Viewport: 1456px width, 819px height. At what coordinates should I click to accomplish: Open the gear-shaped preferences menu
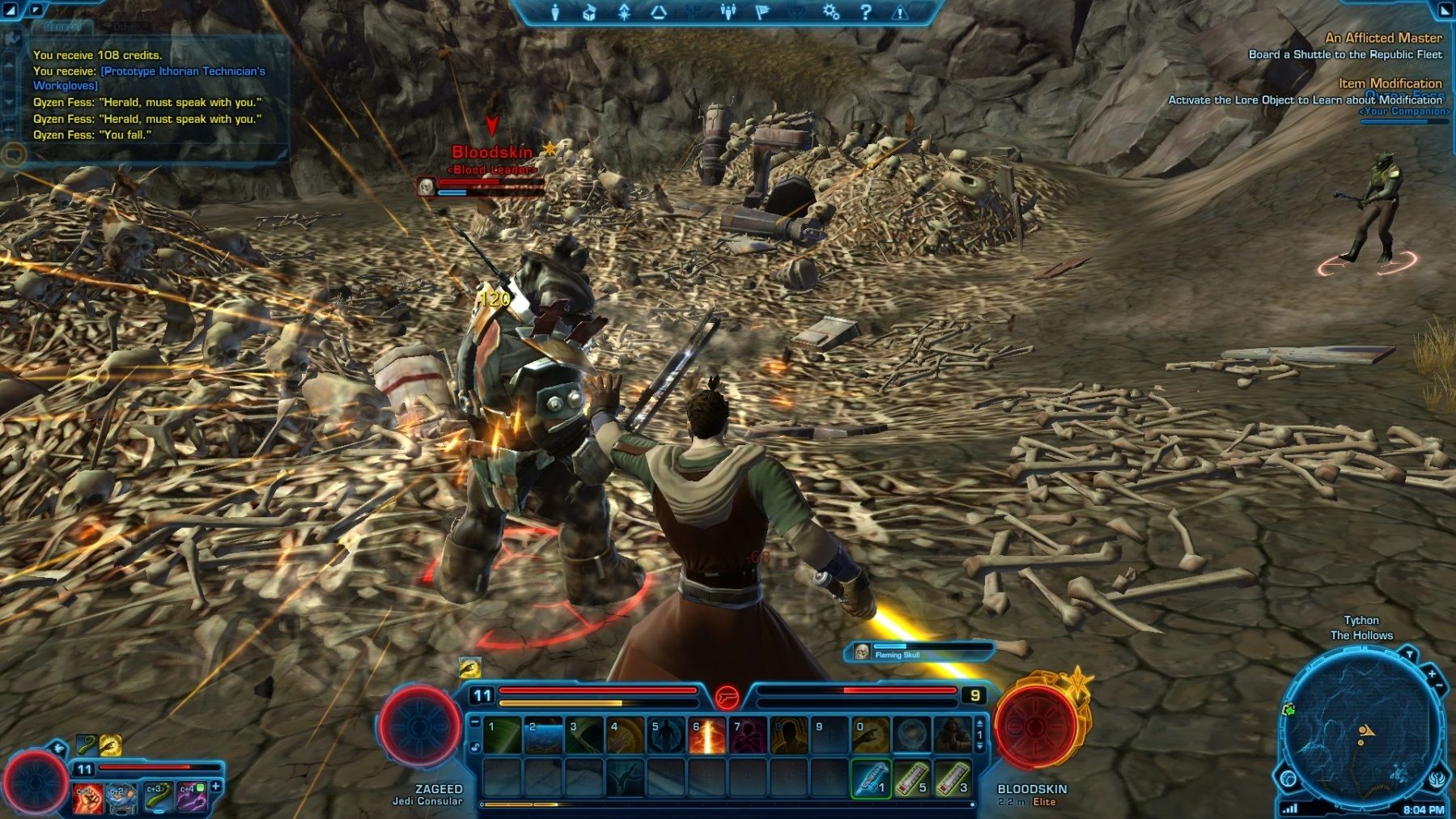[830, 12]
